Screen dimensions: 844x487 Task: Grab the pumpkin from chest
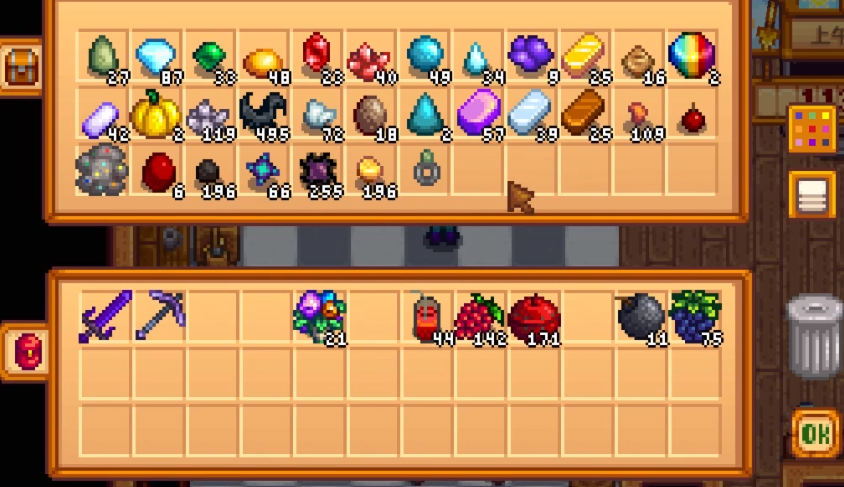tap(156, 116)
